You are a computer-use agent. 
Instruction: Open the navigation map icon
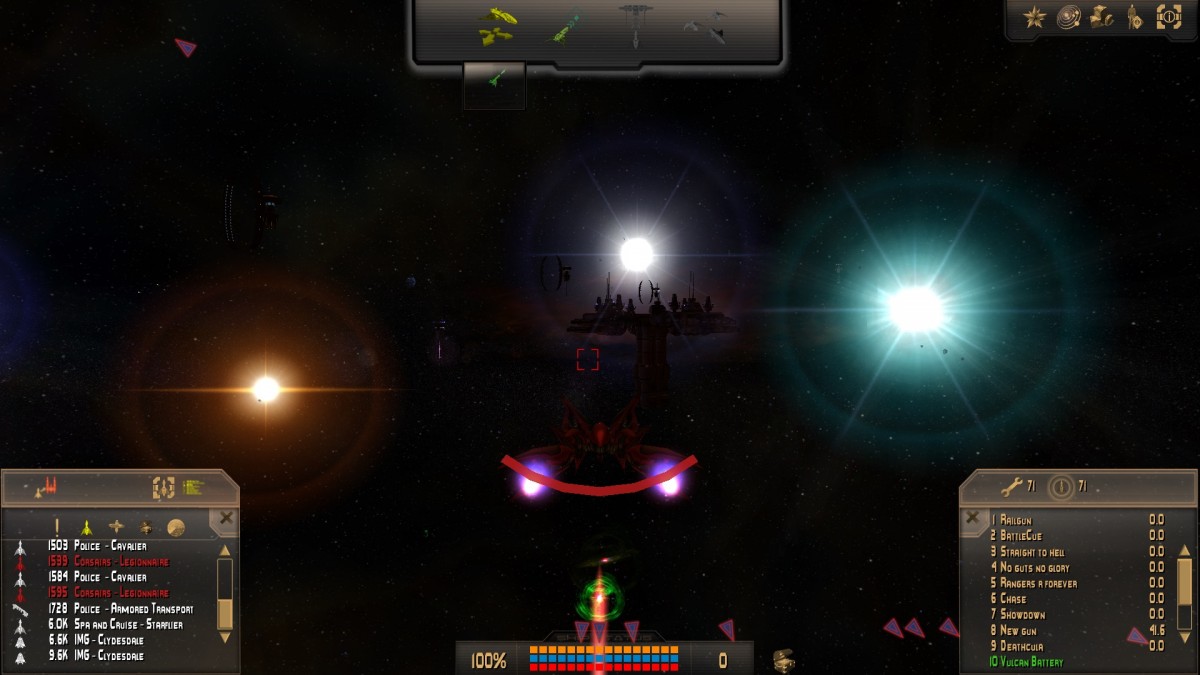pos(1068,17)
